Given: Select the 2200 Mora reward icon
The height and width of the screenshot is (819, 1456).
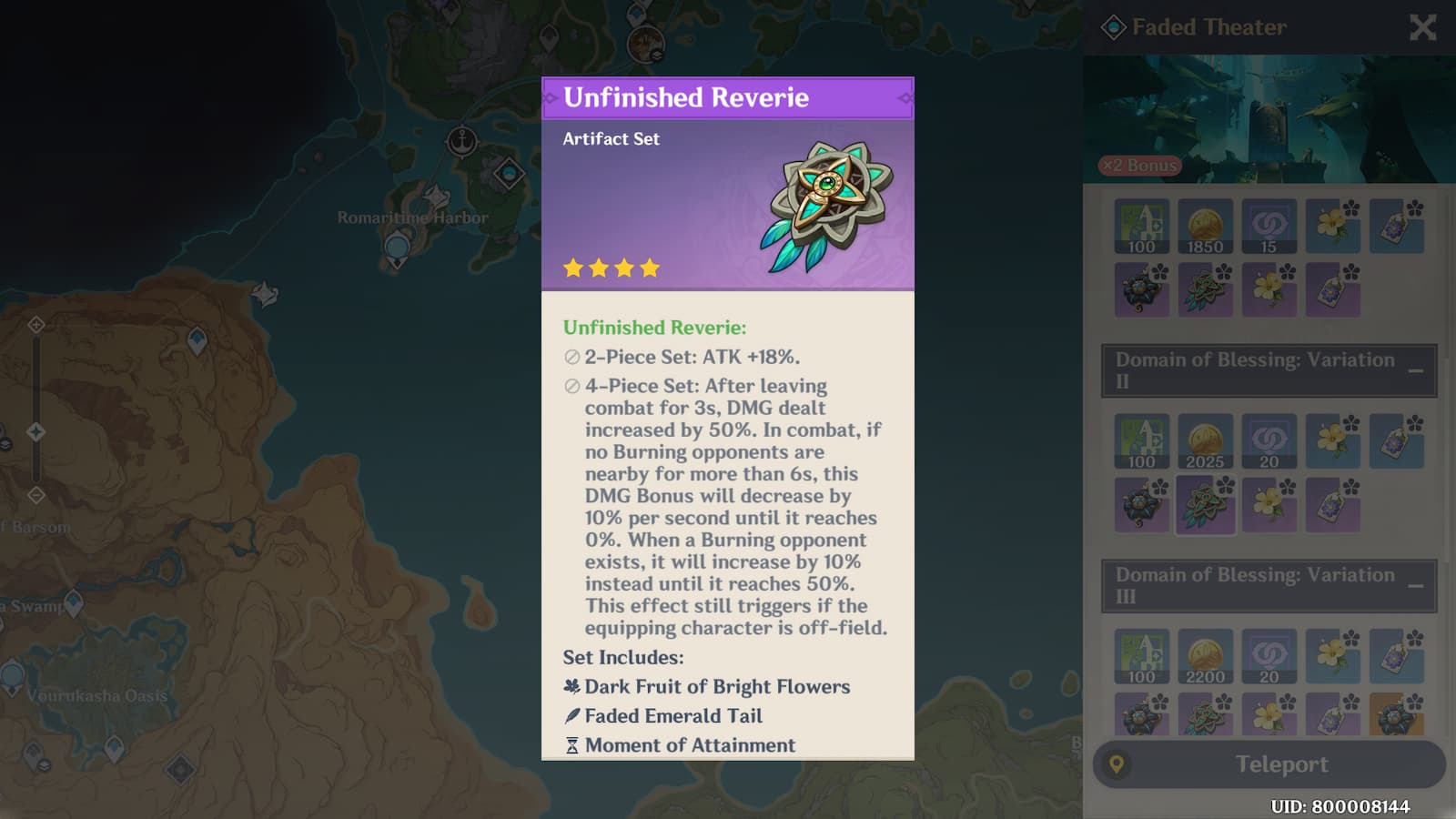Looking at the screenshot, I should pos(1205,656).
